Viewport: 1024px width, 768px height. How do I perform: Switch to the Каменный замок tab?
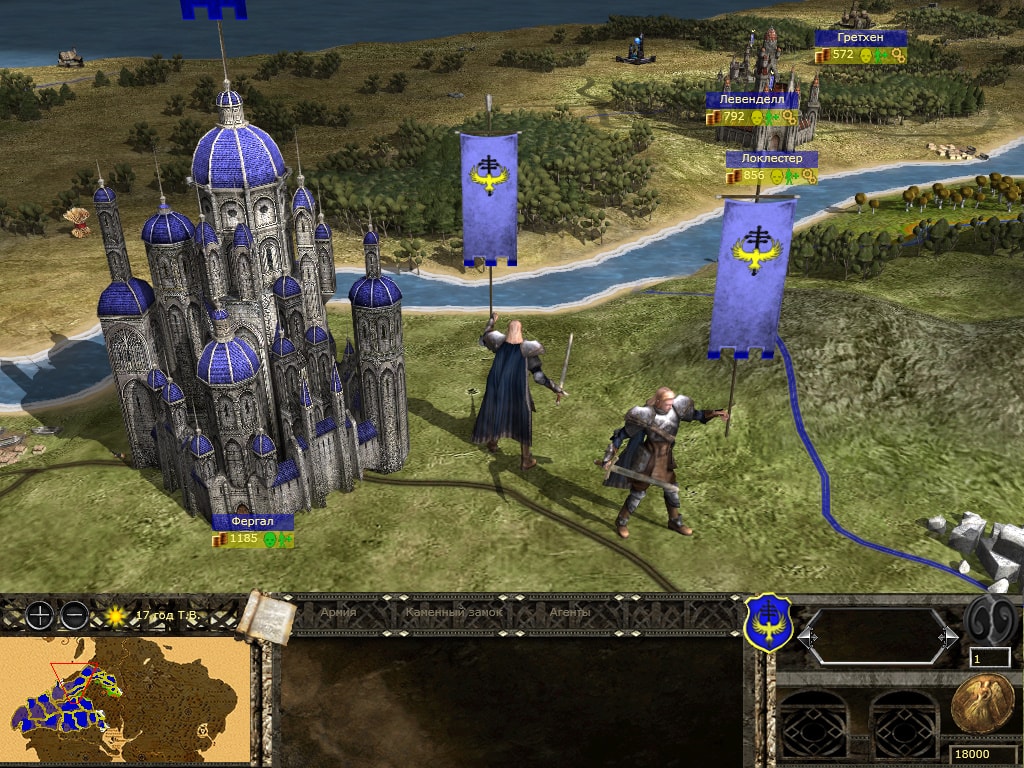[x=453, y=612]
